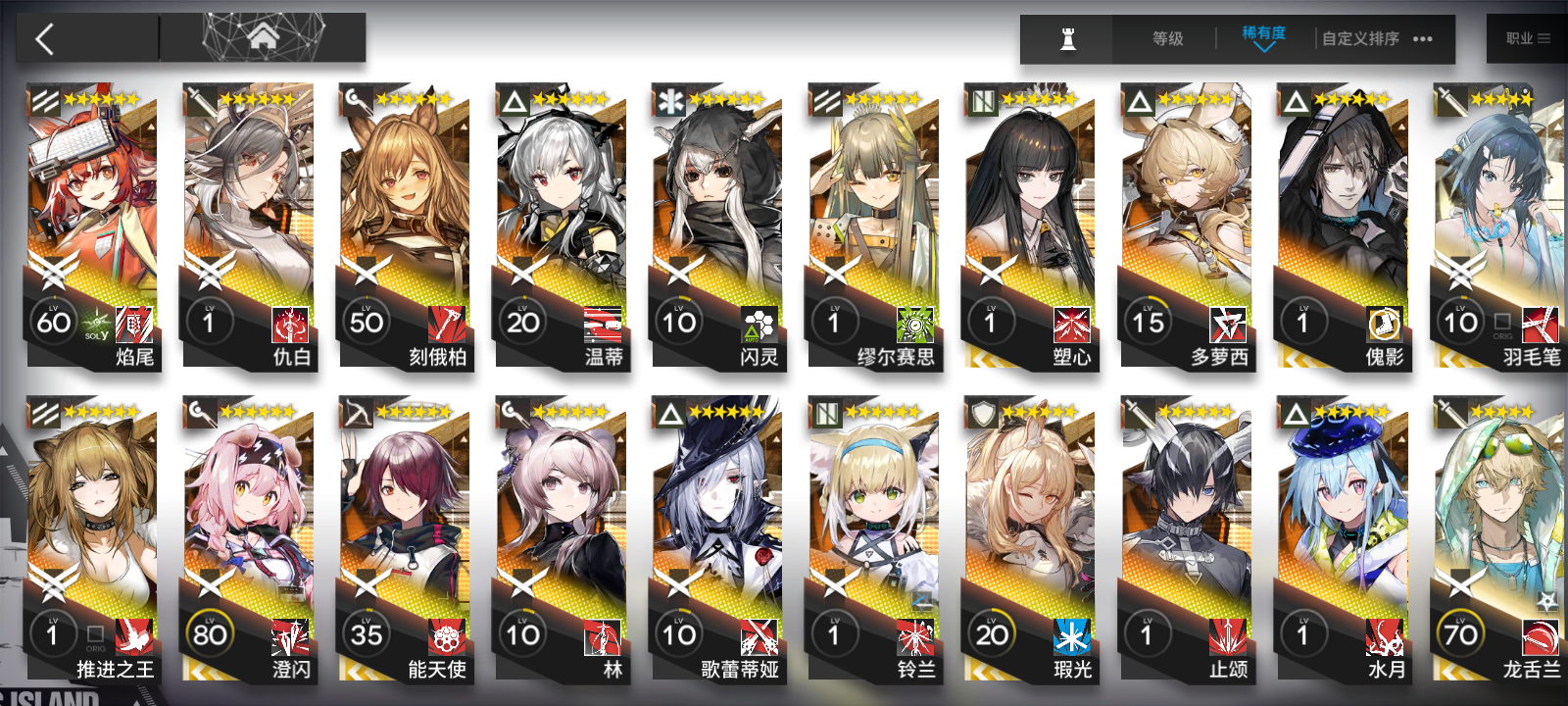This screenshot has height=706, width=1568.
Task: Click the rook trust-sort icon in the sort bar
Action: pos(1067,39)
